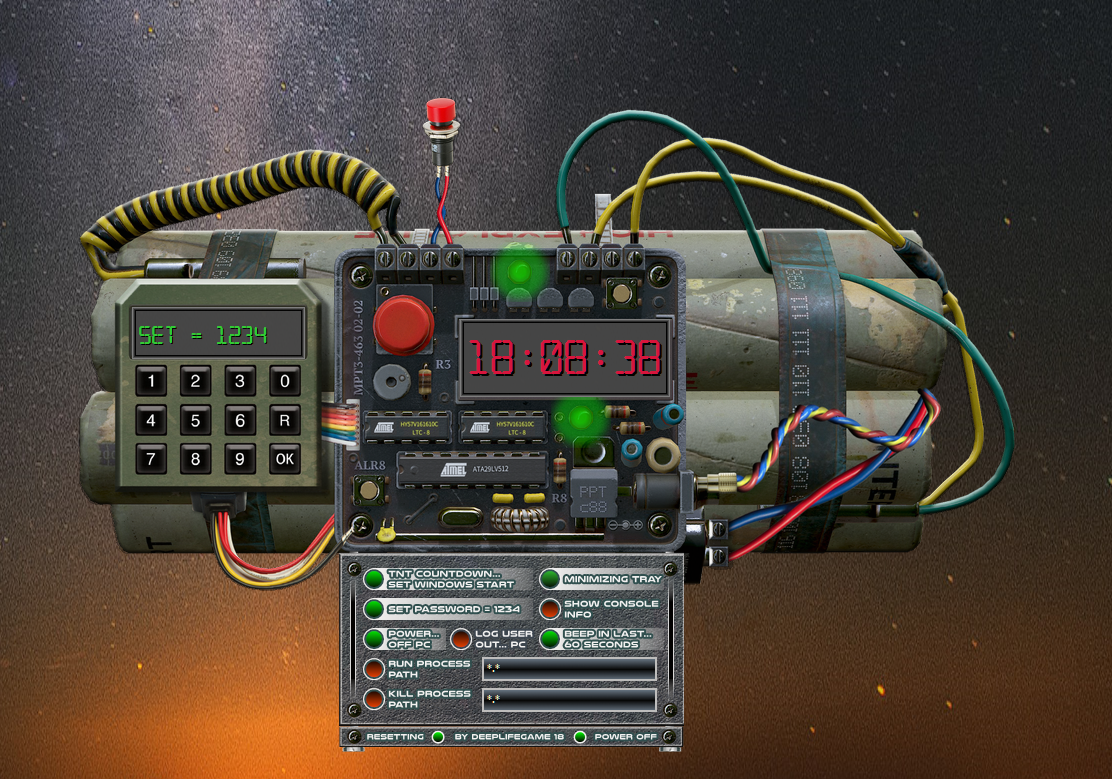Tap the OK key on the keypad
Viewport: 1112px width, 779px height.
(285, 460)
